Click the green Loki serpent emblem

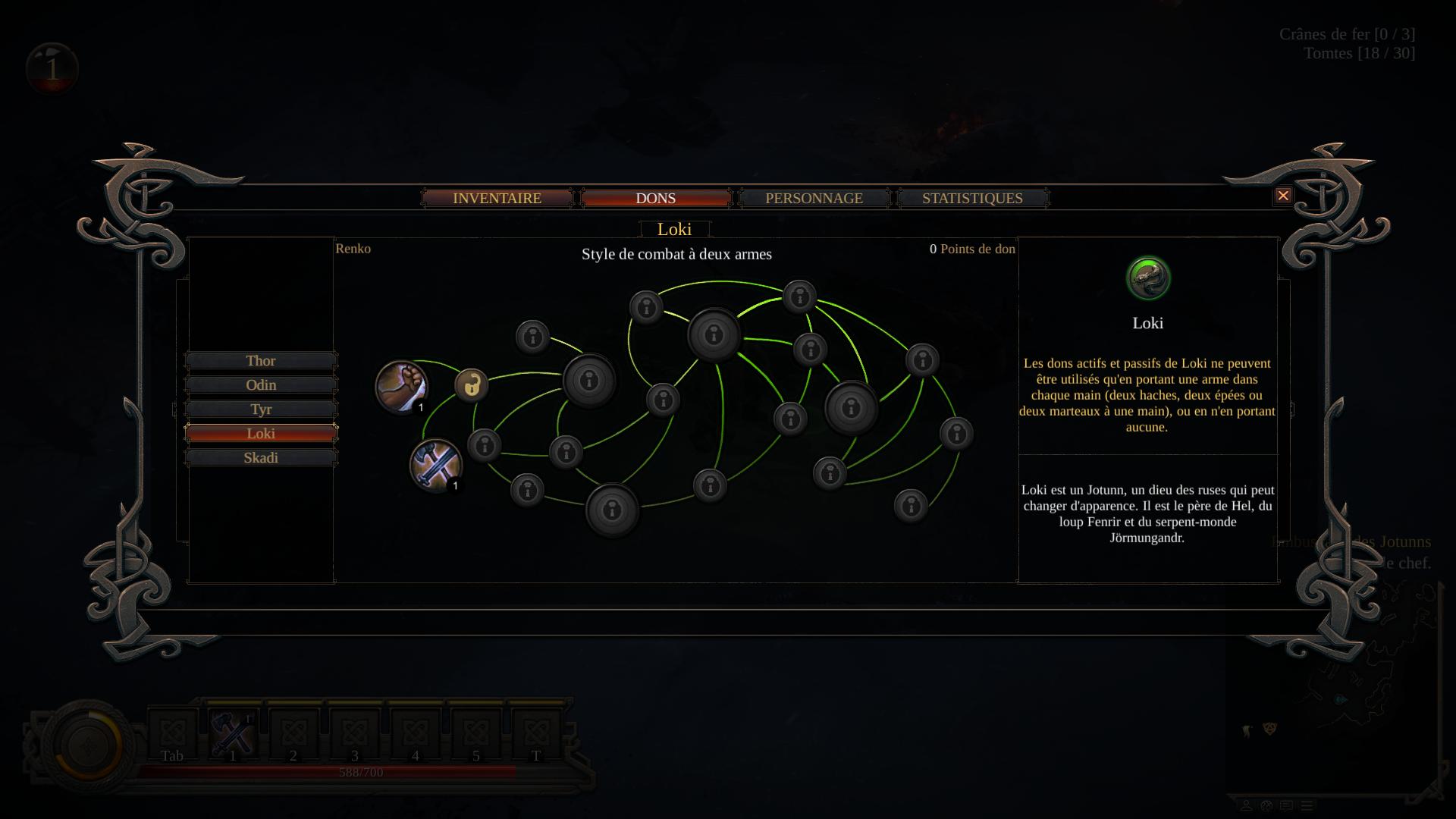tap(1148, 278)
